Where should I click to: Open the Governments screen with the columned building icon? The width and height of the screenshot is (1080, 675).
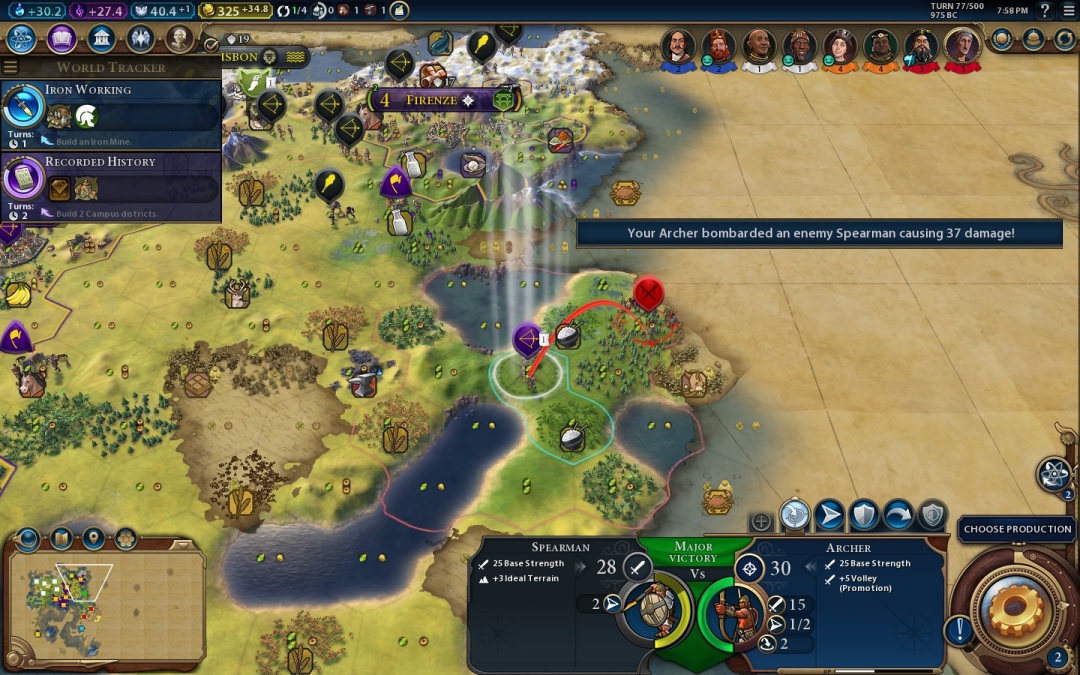coord(101,39)
